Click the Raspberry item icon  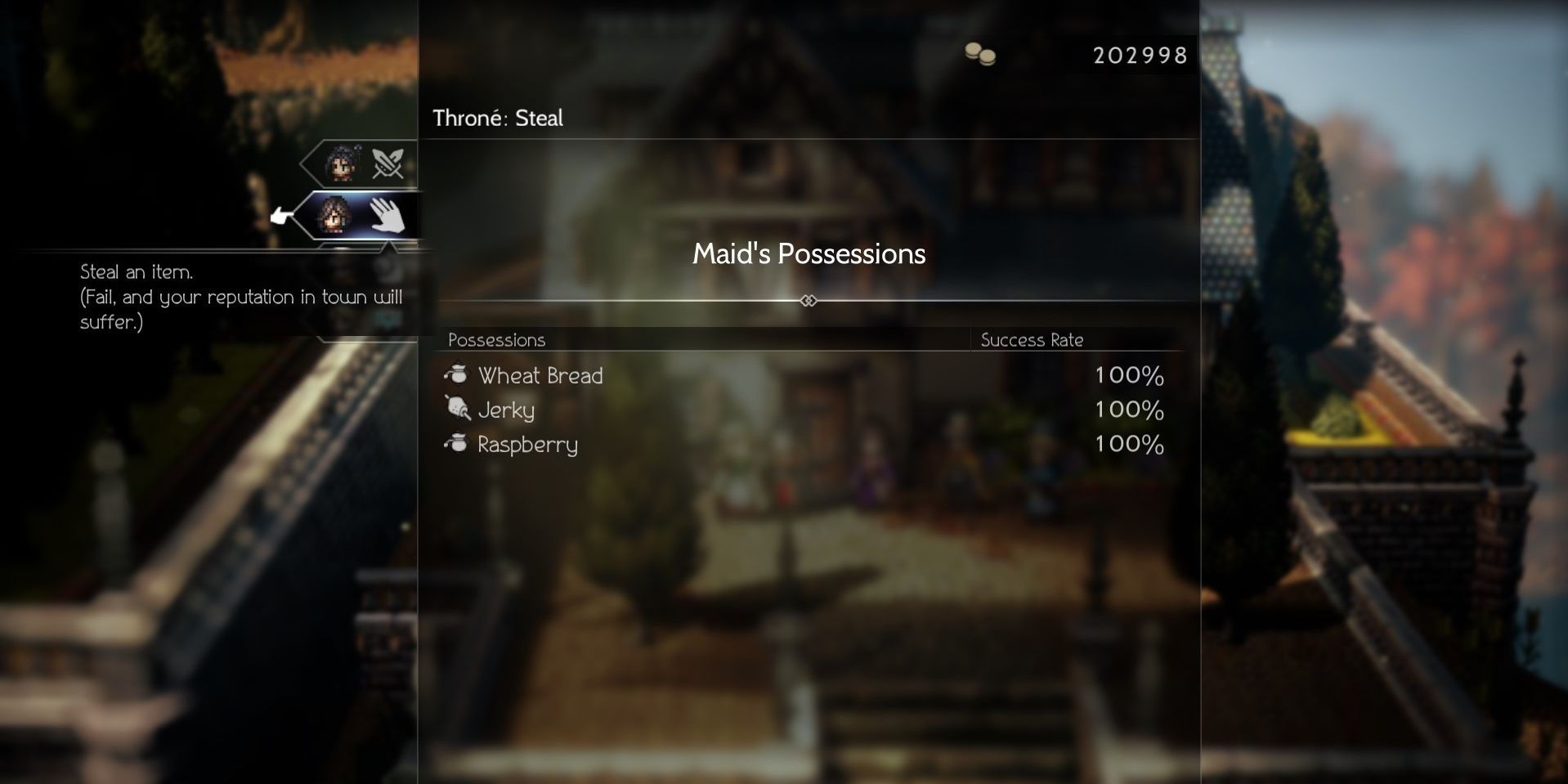tap(455, 444)
